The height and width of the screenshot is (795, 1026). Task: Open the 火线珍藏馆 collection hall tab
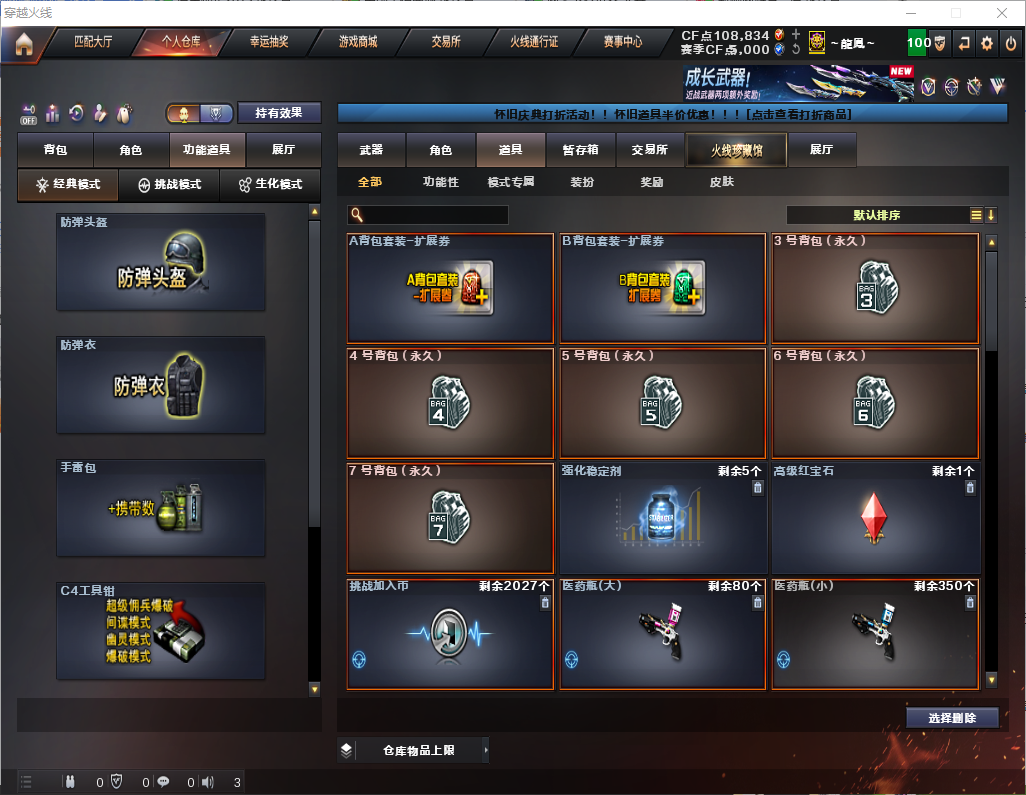(x=736, y=150)
